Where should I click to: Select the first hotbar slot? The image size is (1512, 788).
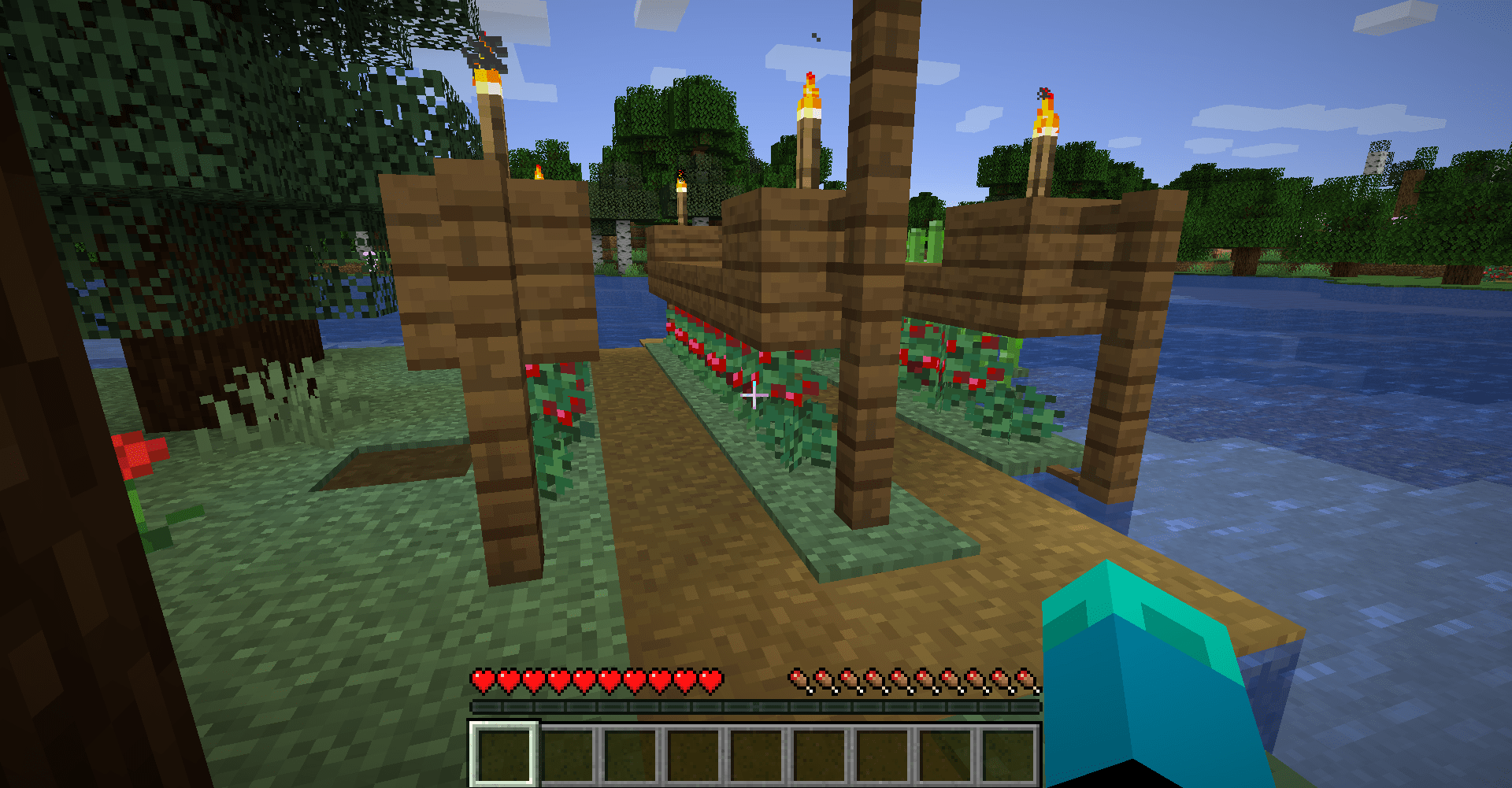pyautogui.click(x=505, y=755)
